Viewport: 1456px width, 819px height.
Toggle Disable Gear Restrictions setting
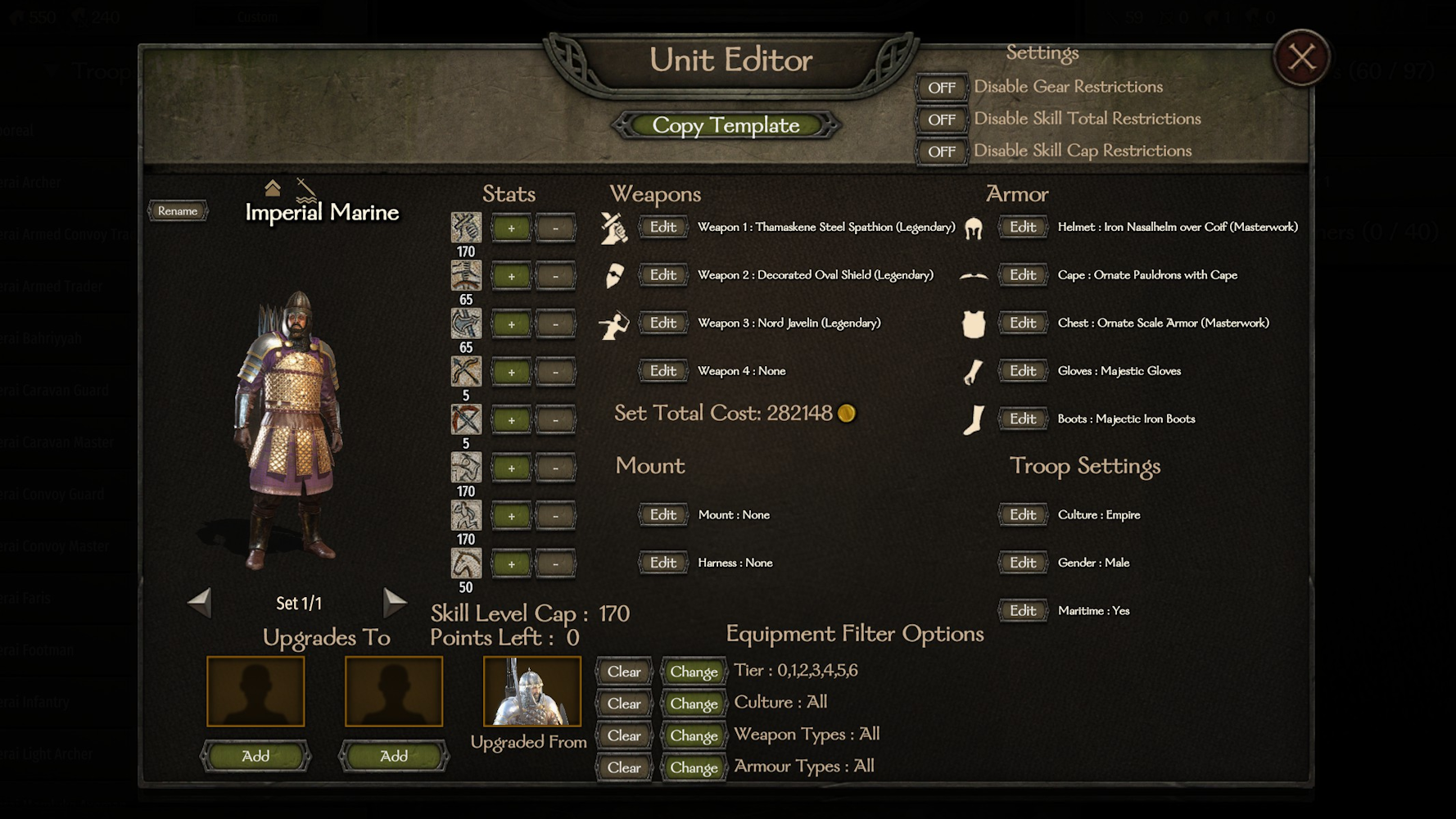[941, 87]
